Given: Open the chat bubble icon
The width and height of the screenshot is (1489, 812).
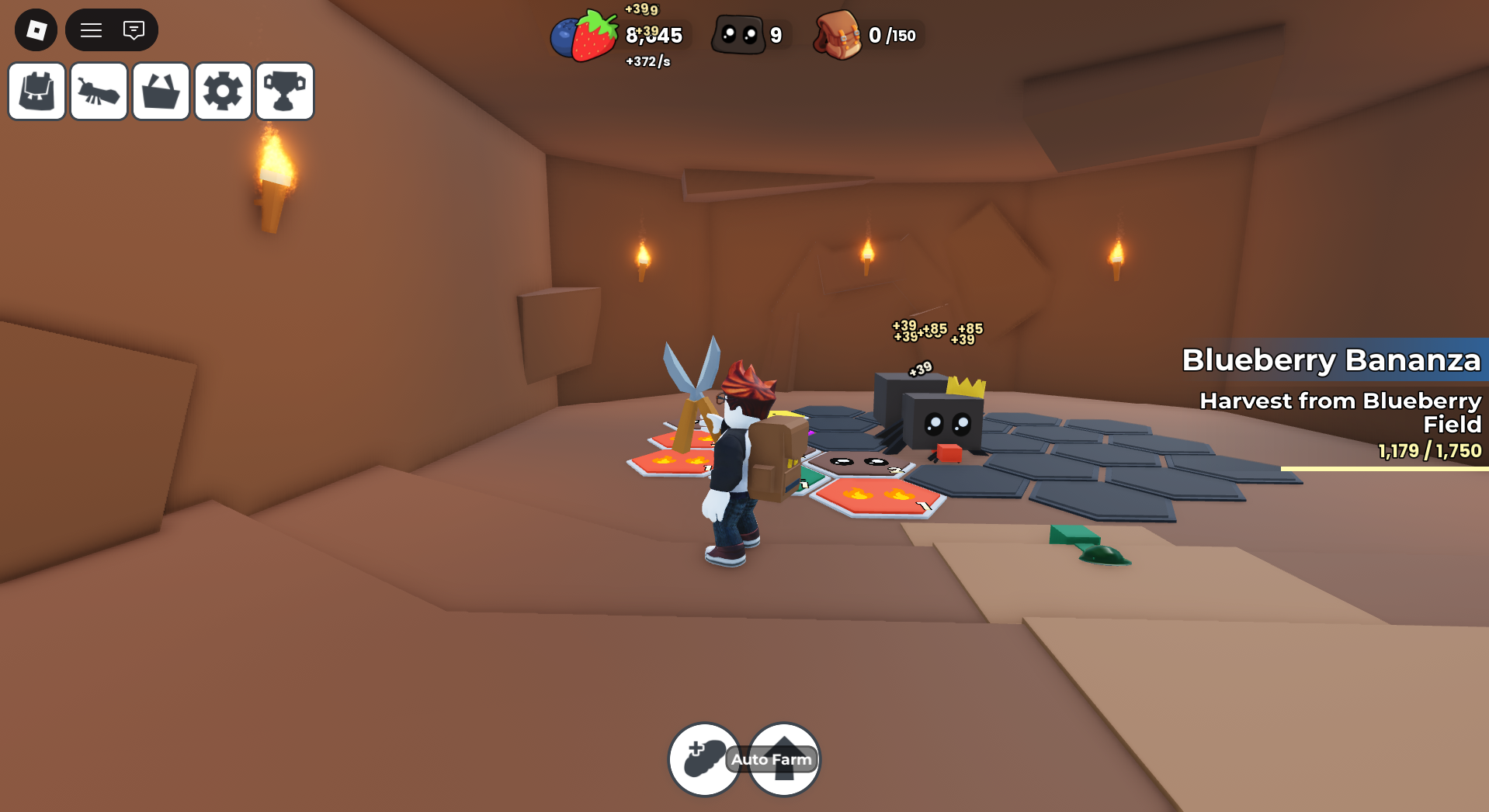Looking at the screenshot, I should [x=134, y=29].
